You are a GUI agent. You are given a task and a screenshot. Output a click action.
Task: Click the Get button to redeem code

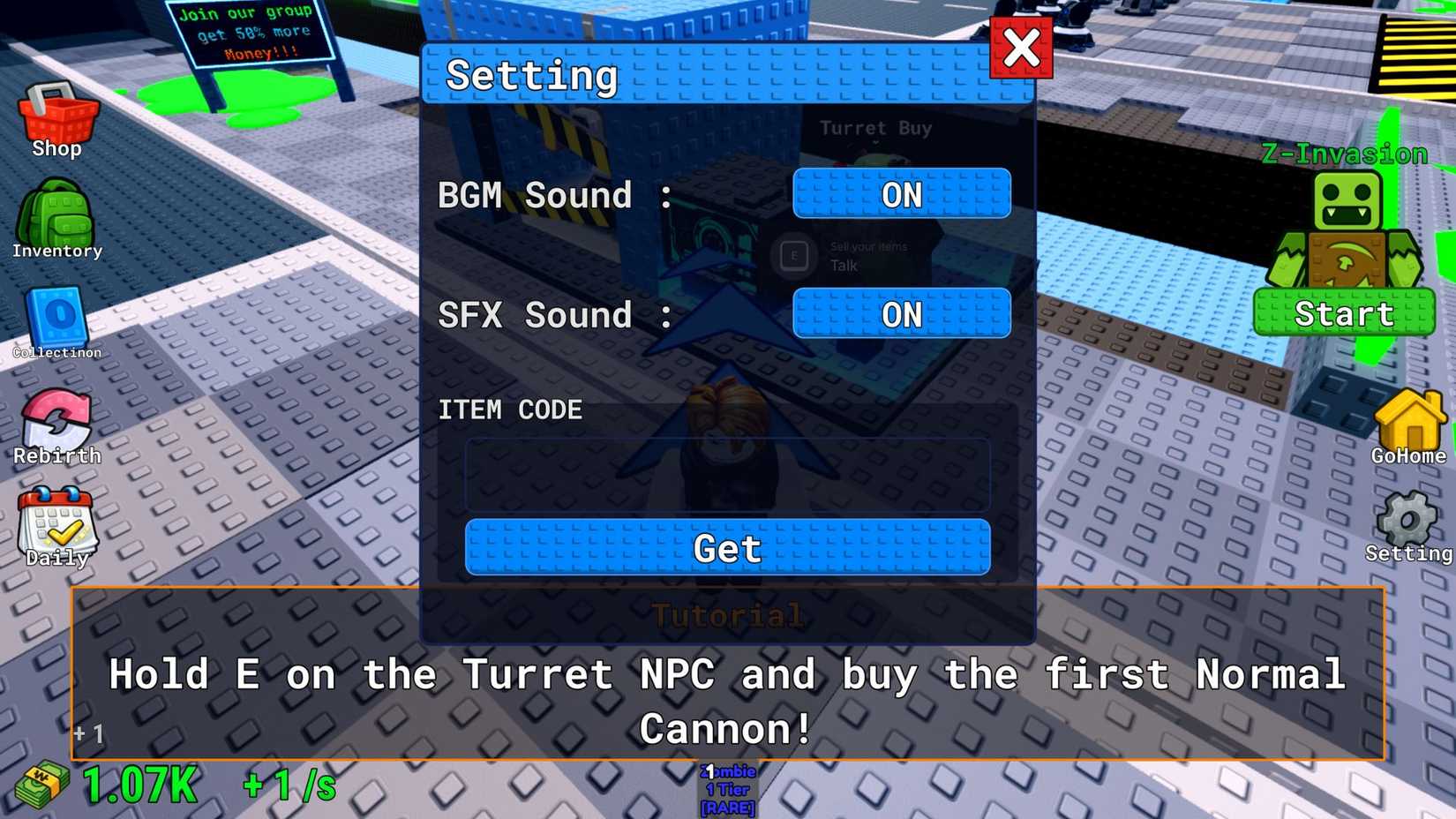click(x=726, y=548)
